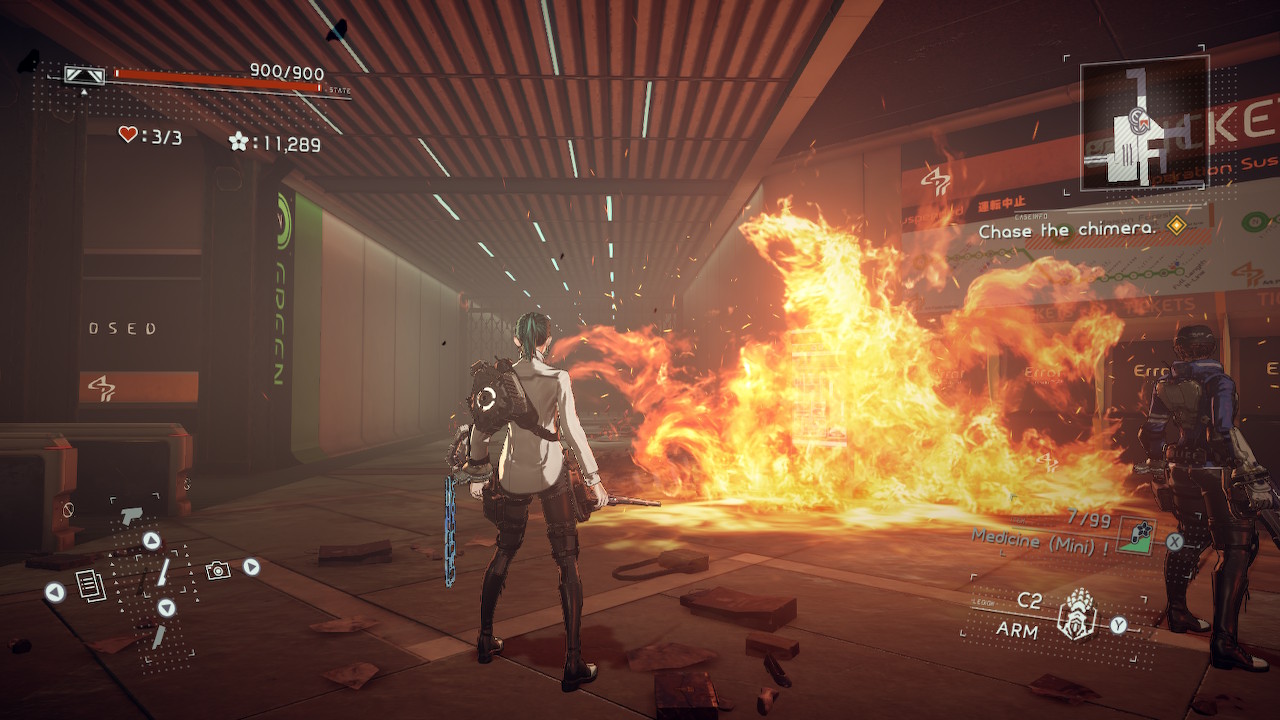Open the minimap

point(1144,122)
